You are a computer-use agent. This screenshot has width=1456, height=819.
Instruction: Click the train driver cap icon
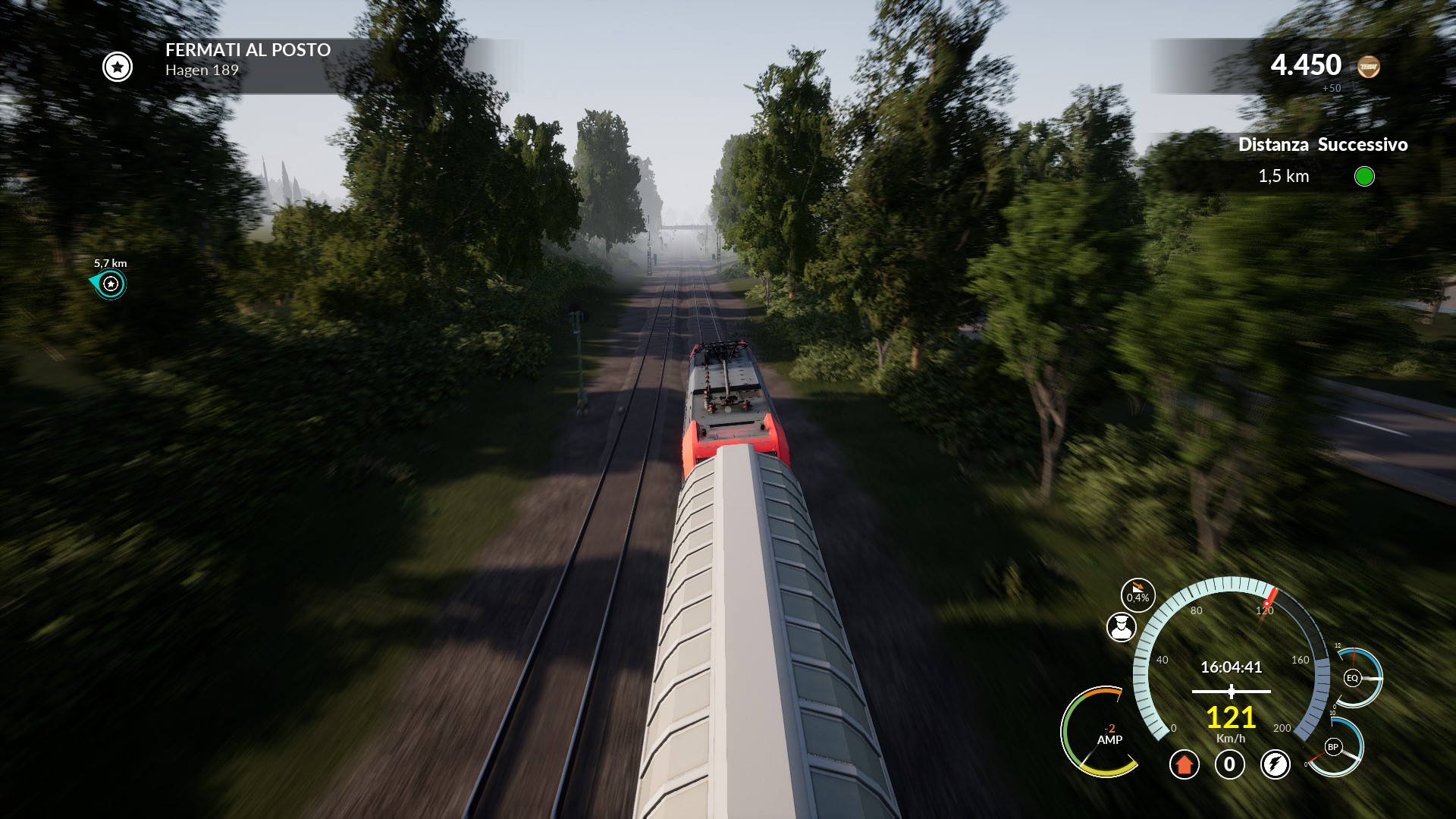[1121, 627]
